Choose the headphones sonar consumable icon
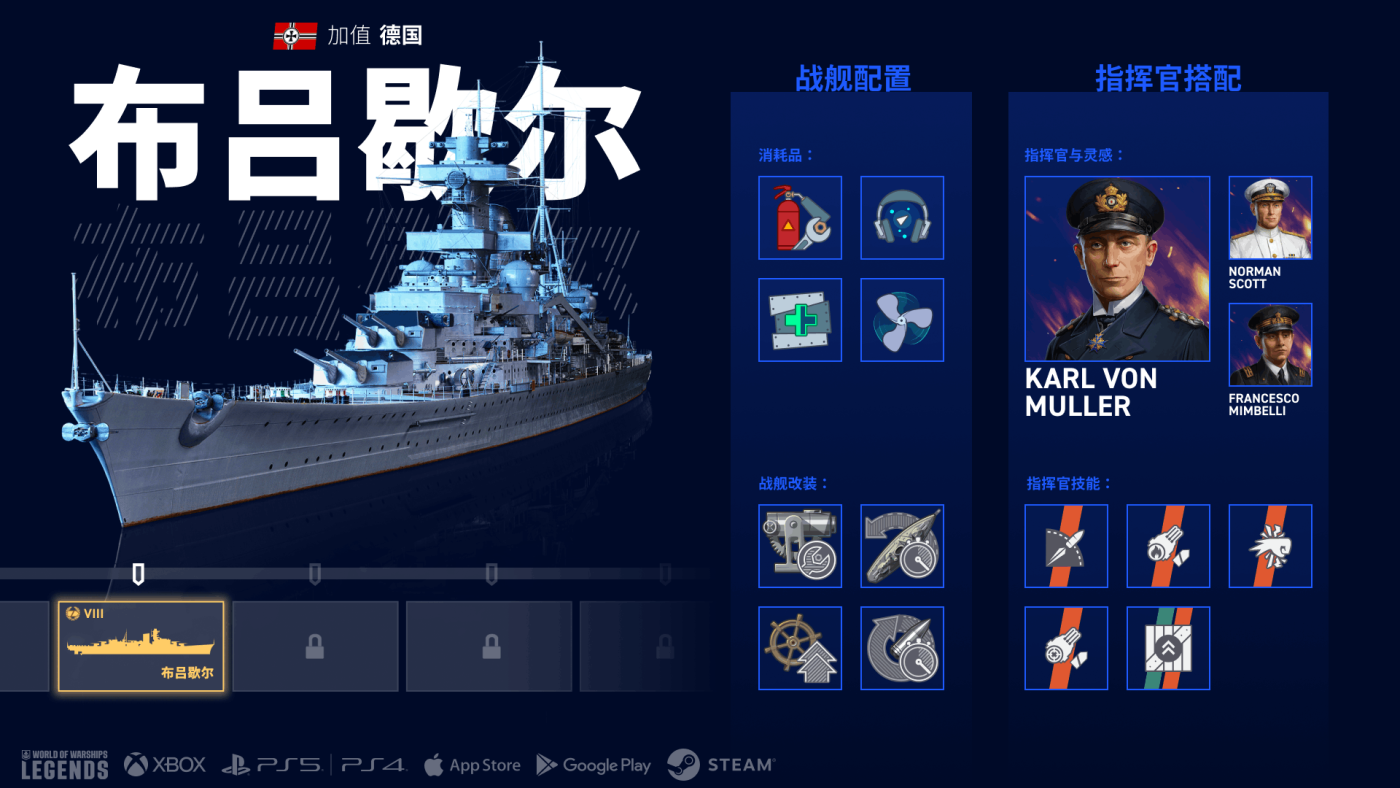Screen dimensions: 1400x788 tap(902, 218)
